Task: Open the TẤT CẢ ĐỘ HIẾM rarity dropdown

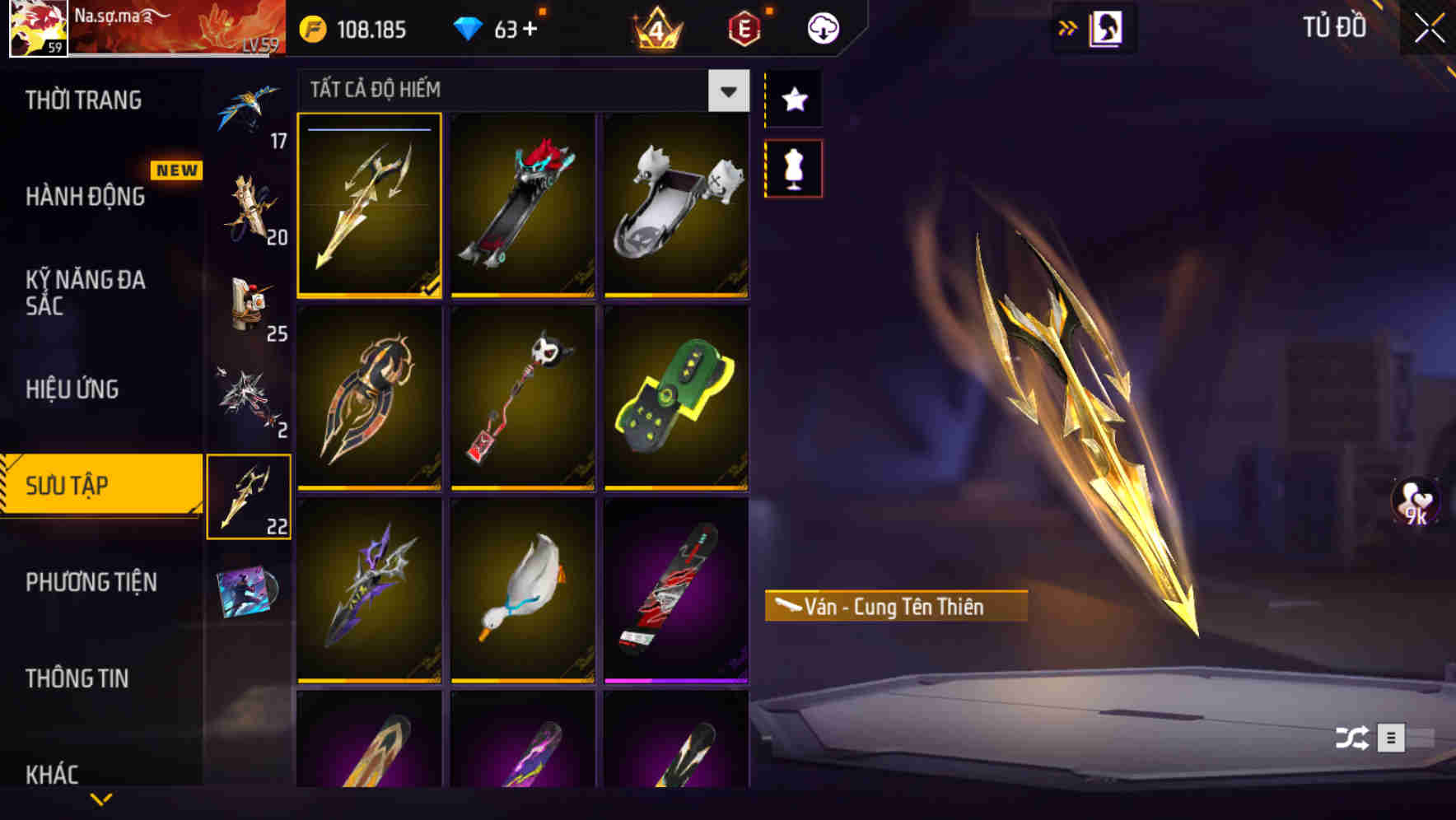Action: (x=726, y=91)
